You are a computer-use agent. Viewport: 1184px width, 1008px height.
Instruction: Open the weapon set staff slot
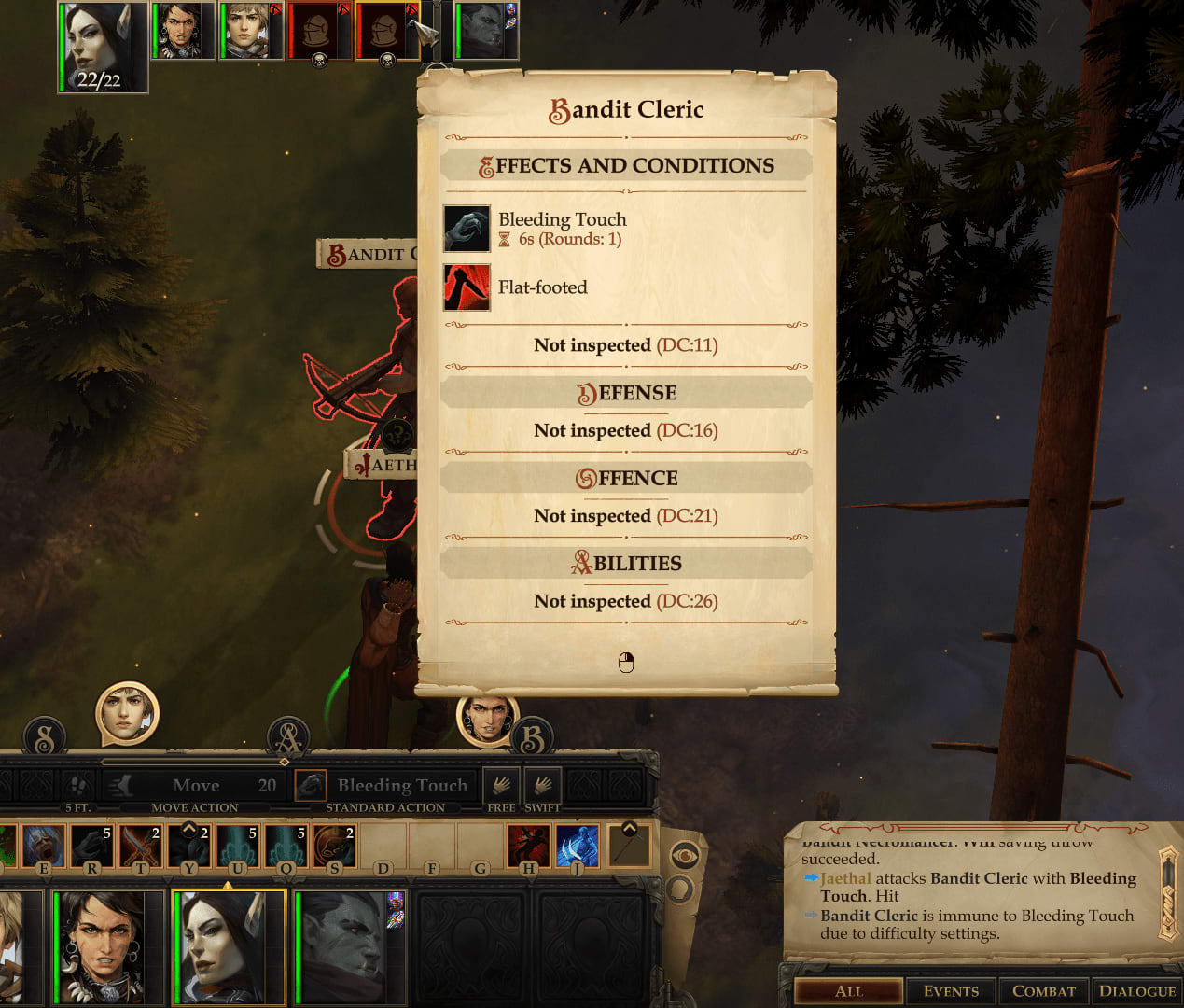pyautogui.click(x=629, y=846)
